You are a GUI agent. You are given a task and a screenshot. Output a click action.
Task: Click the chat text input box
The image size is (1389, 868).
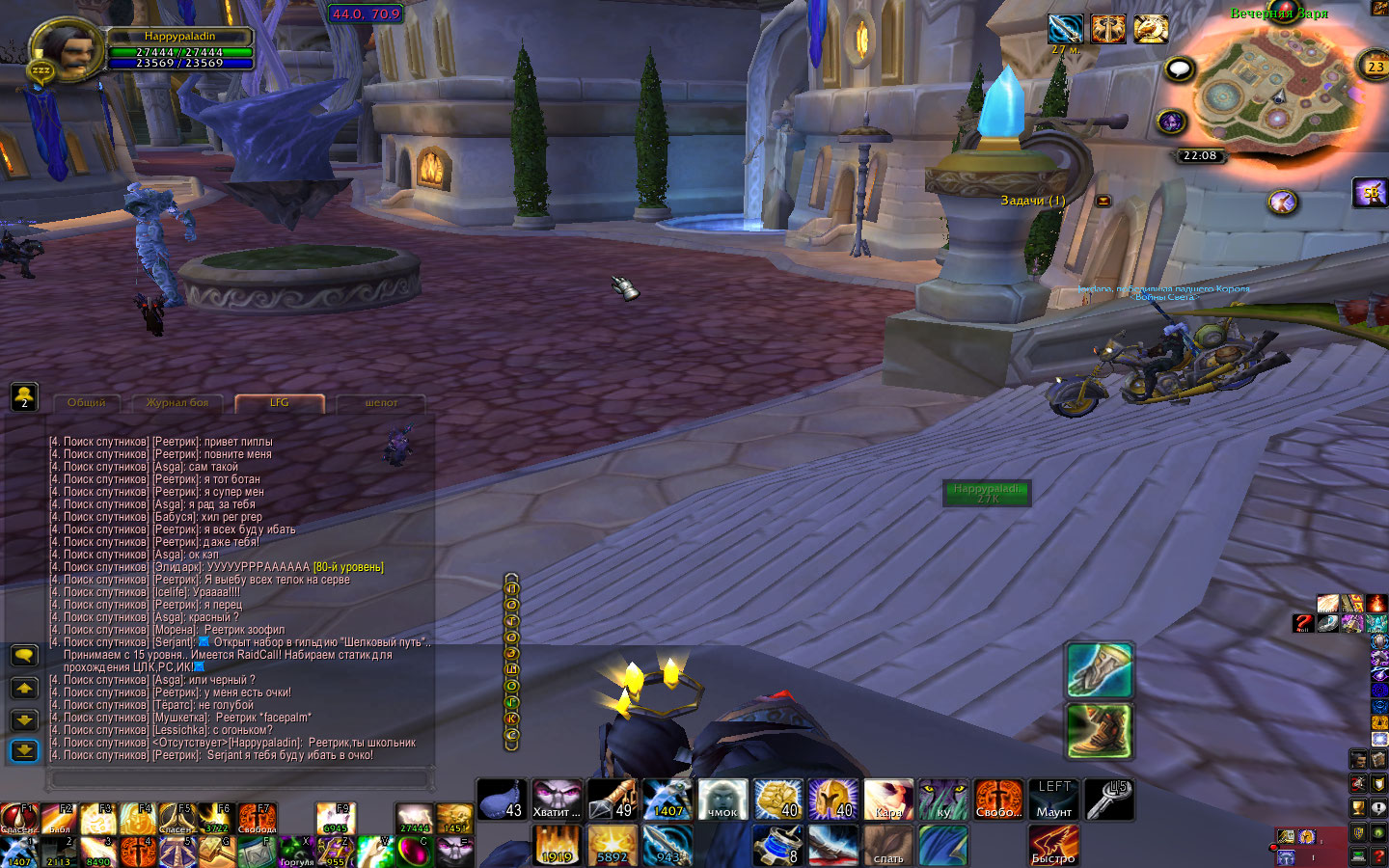coord(241,777)
